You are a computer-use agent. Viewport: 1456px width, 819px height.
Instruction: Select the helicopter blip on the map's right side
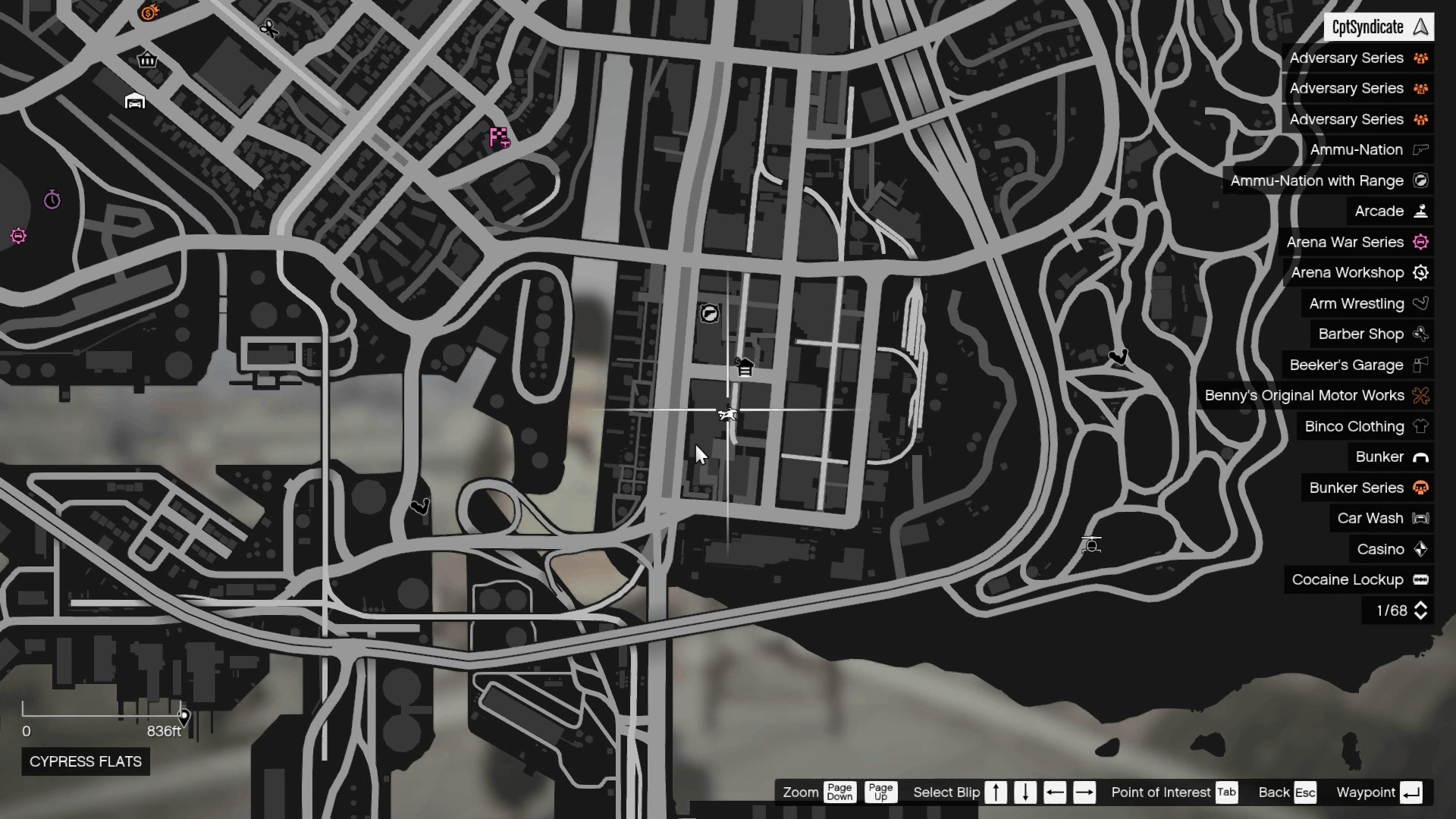1090,544
